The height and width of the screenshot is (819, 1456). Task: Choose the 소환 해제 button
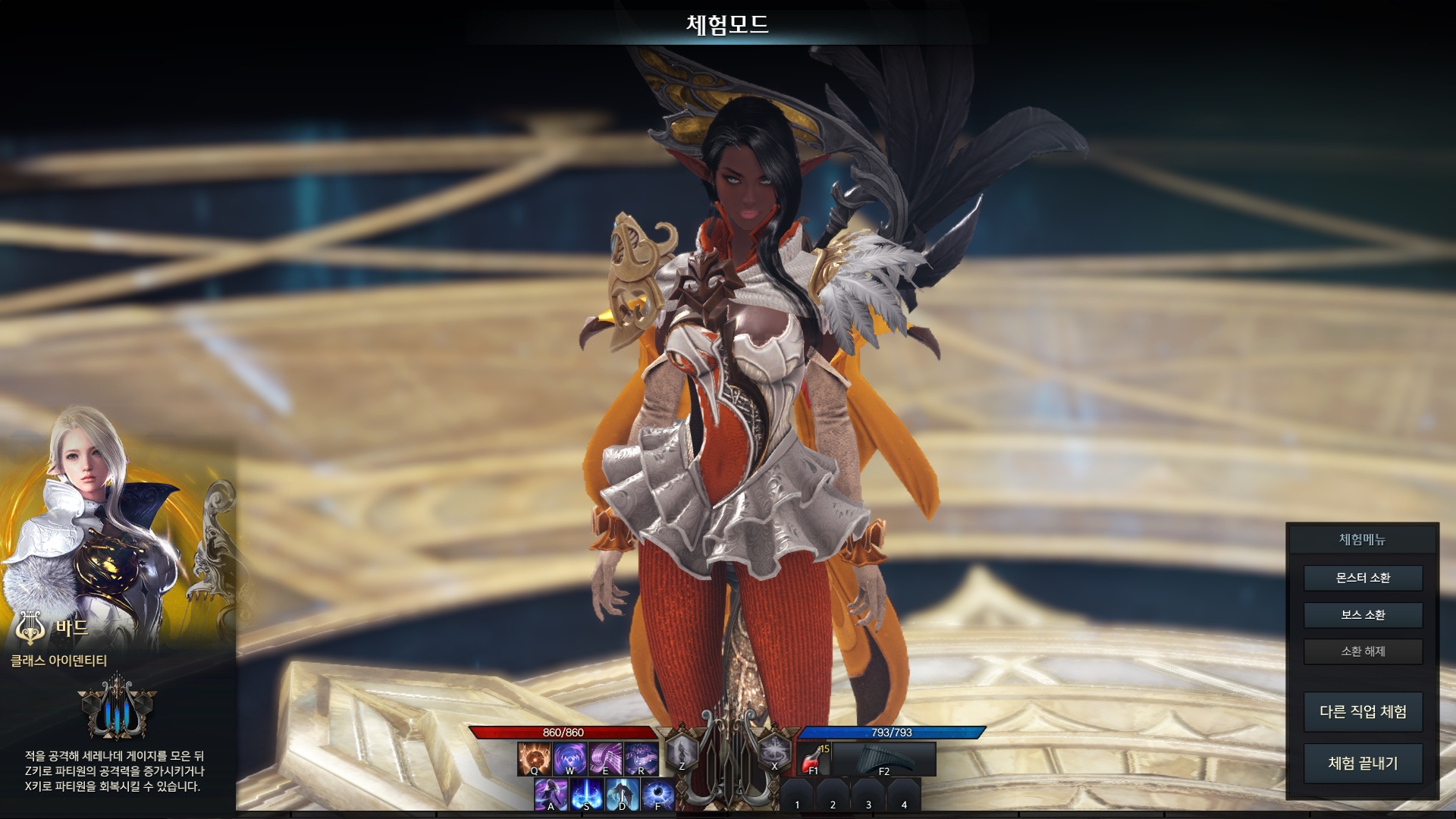[x=1363, y=651]
